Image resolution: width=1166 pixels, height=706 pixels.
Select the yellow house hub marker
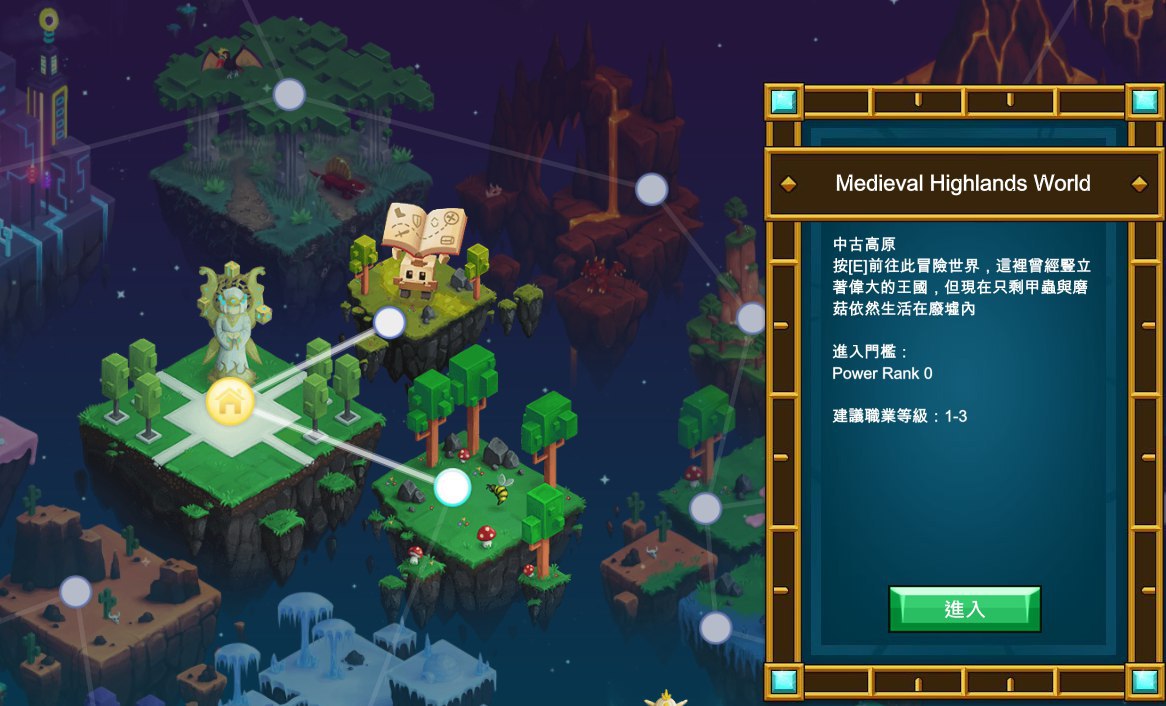(230, 401)
